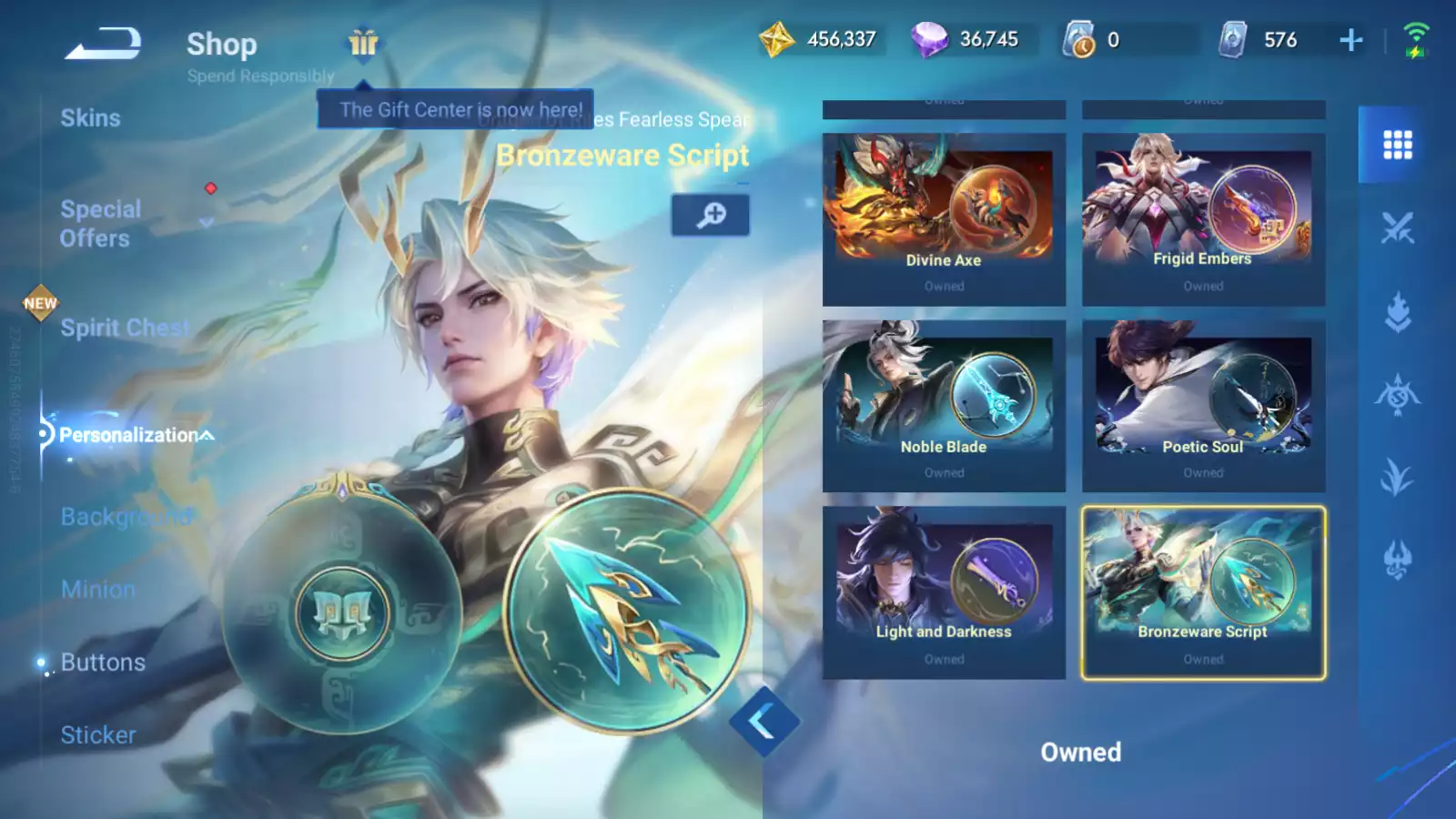Select the Background subcategory

(126, 517)
